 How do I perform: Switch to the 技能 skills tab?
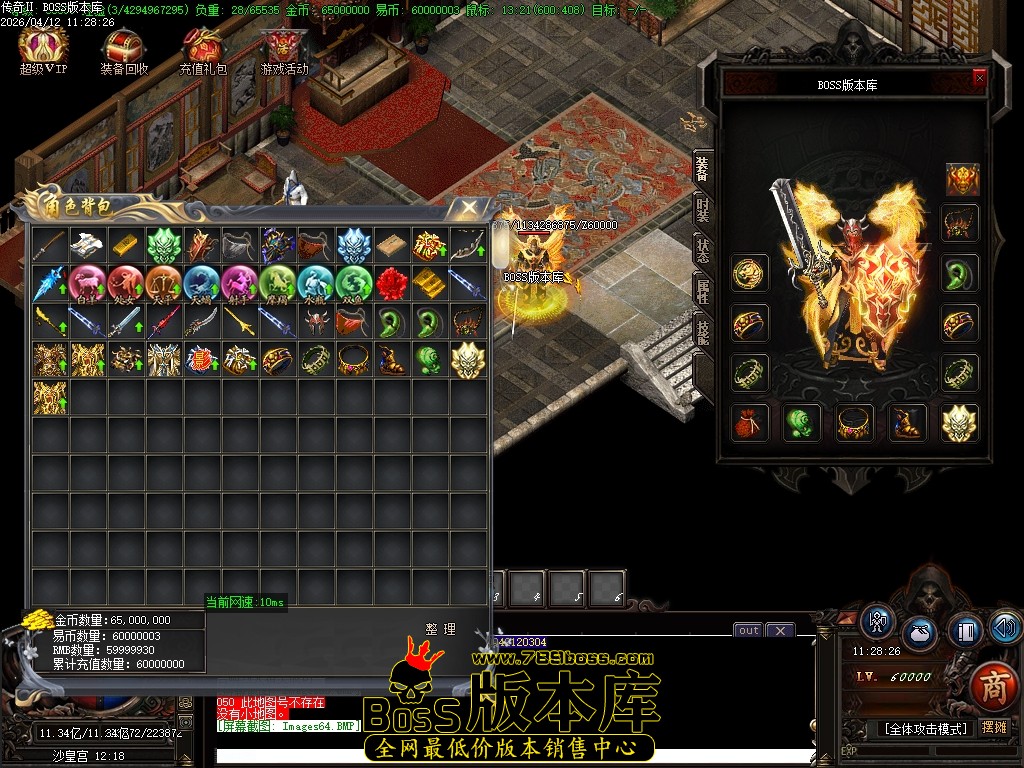tap(703, 330)
